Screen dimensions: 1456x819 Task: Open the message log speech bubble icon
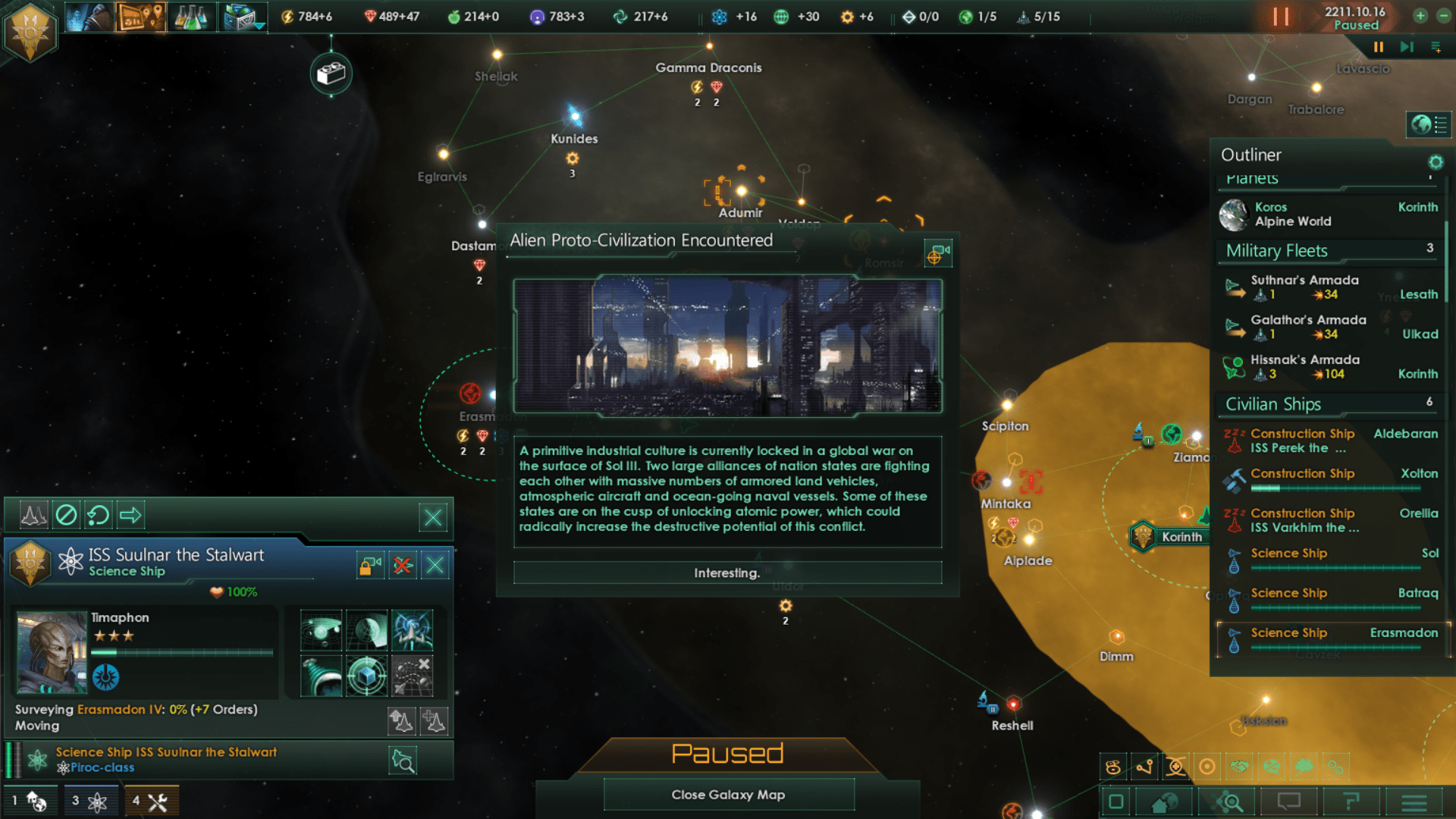[1289, 801]
